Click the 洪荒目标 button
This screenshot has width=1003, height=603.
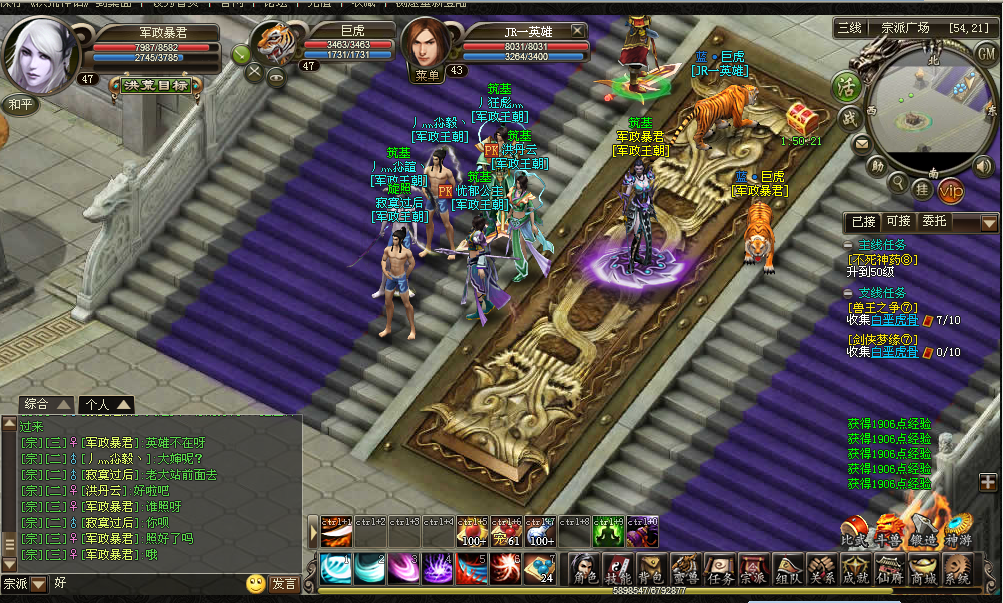tap(157, 85)
